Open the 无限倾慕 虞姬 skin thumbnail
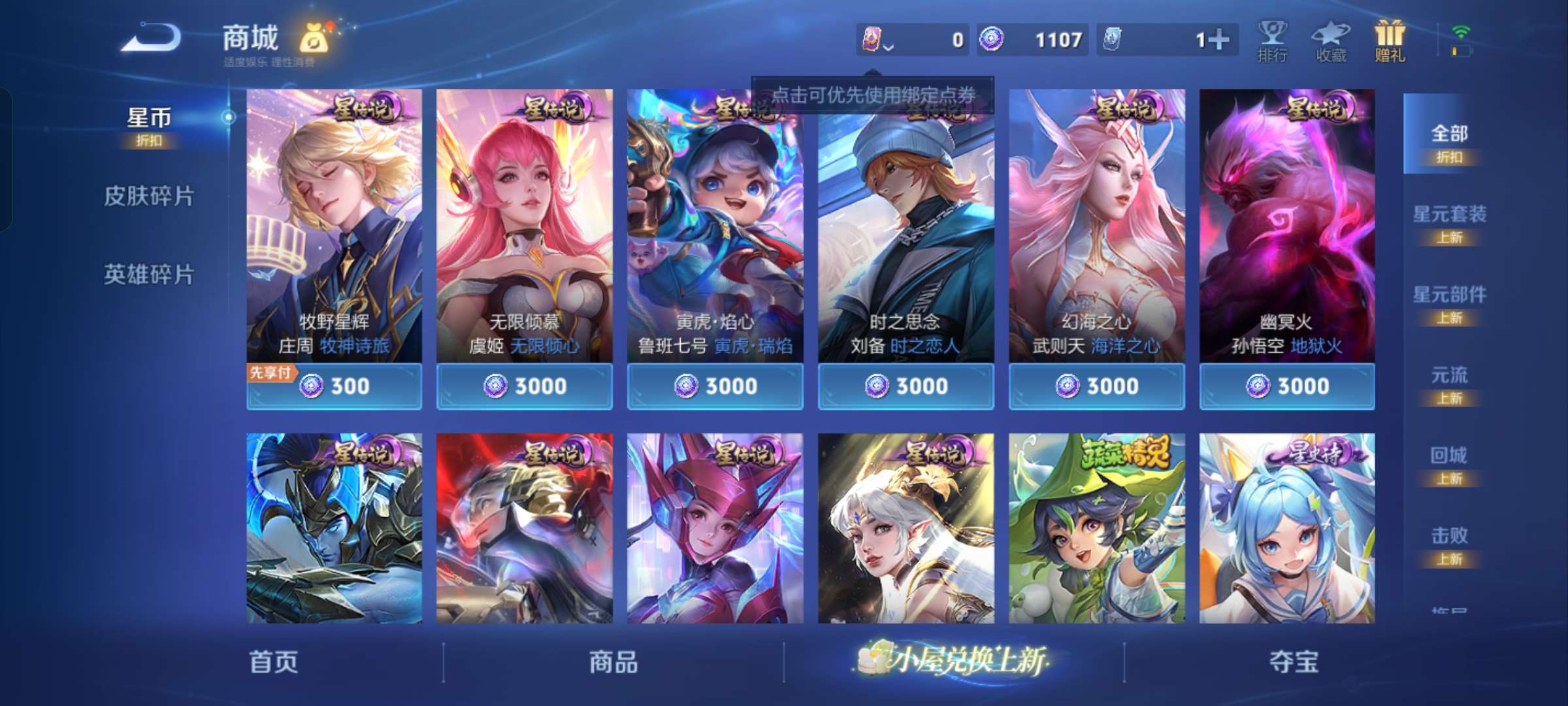1568x706 pixels. 525,229
